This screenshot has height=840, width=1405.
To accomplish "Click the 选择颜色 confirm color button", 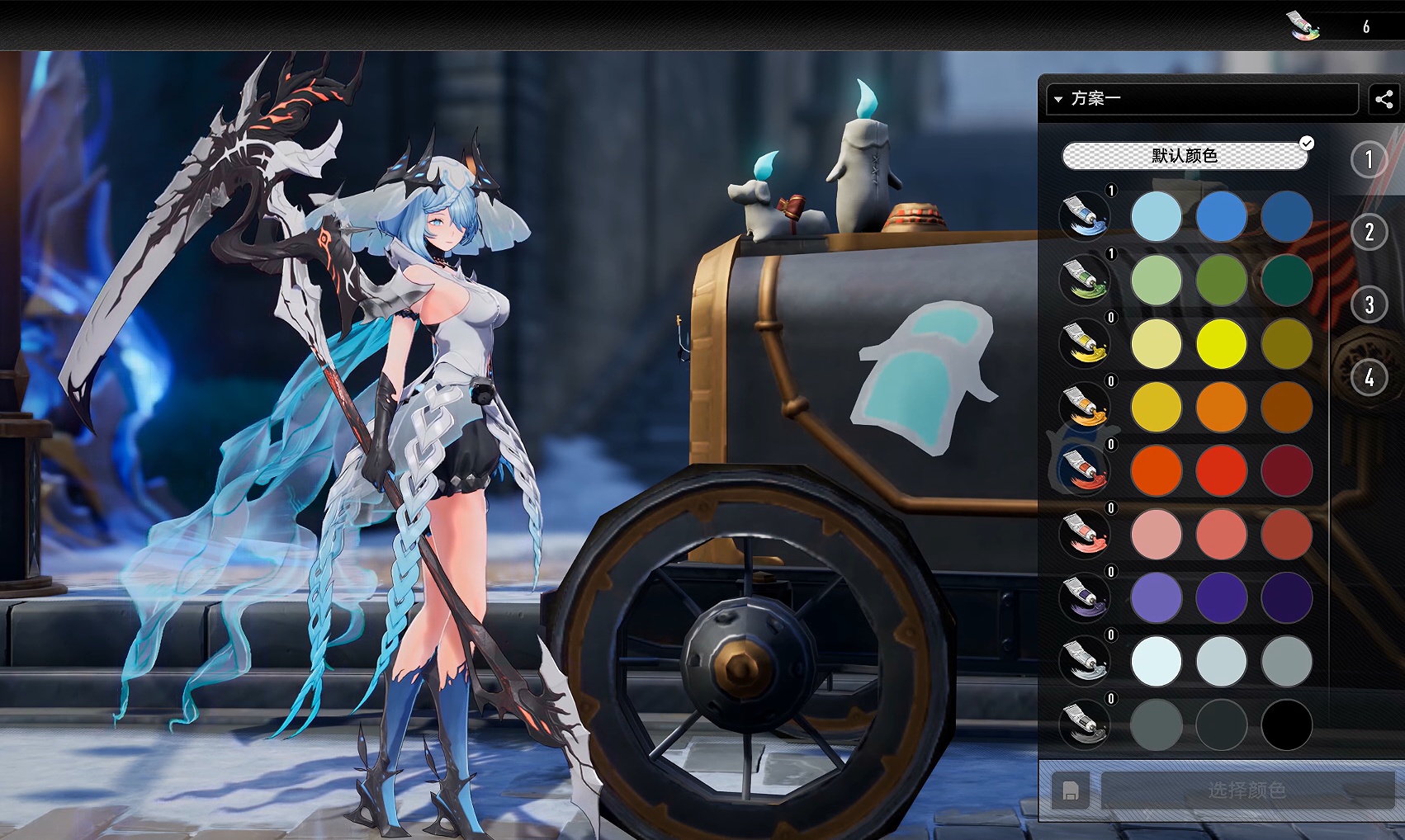I will pos(1247,790).
